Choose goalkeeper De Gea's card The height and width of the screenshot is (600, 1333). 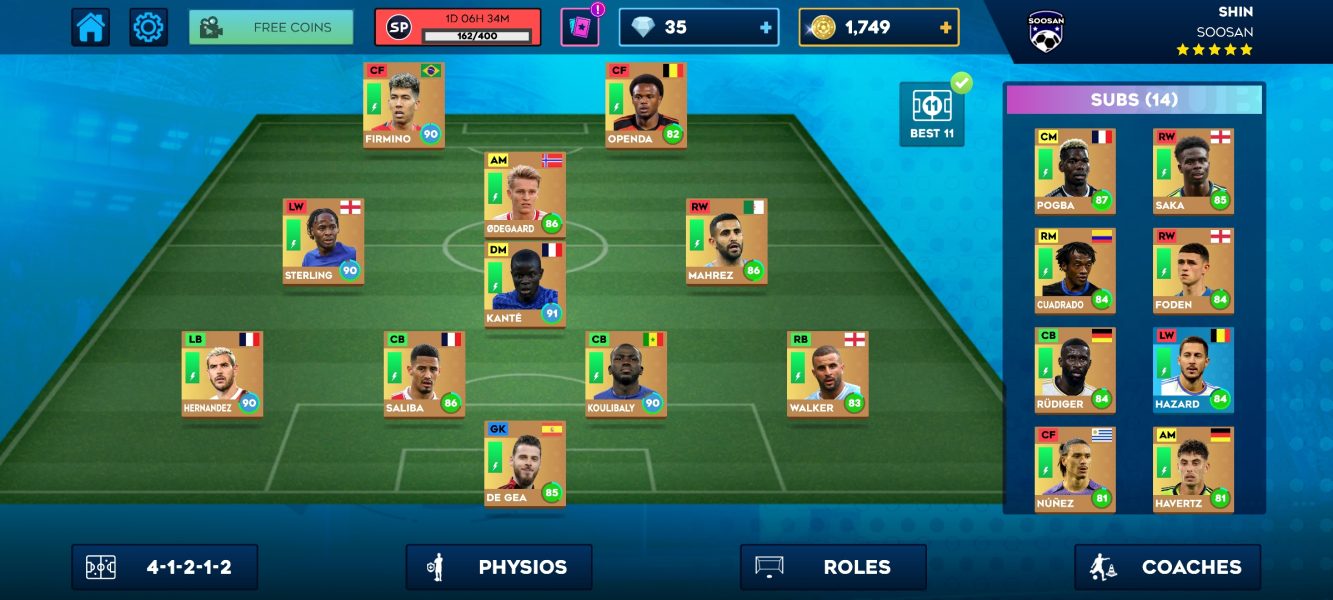(525, 463)
